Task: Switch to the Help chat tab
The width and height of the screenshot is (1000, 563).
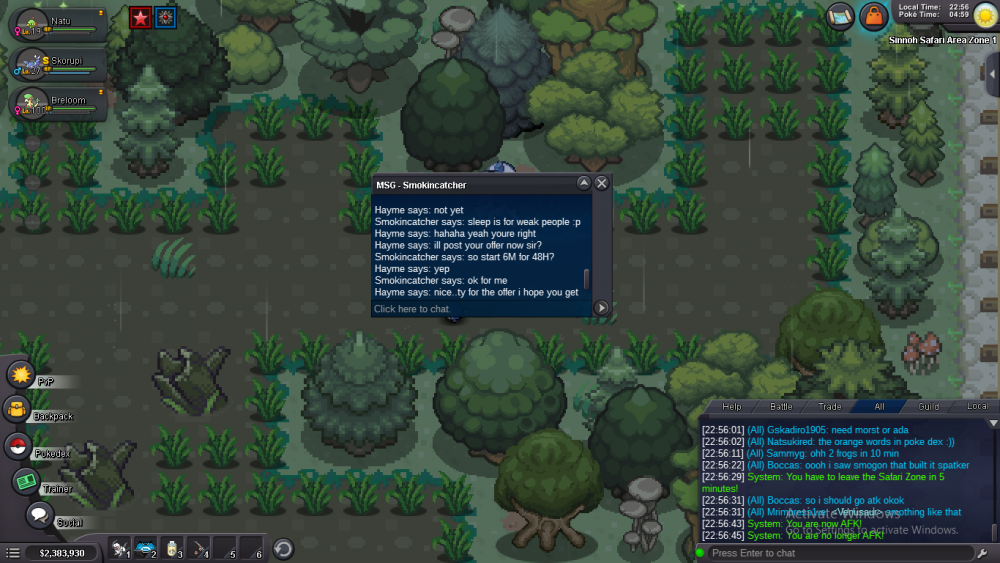Action: [732, 407]
